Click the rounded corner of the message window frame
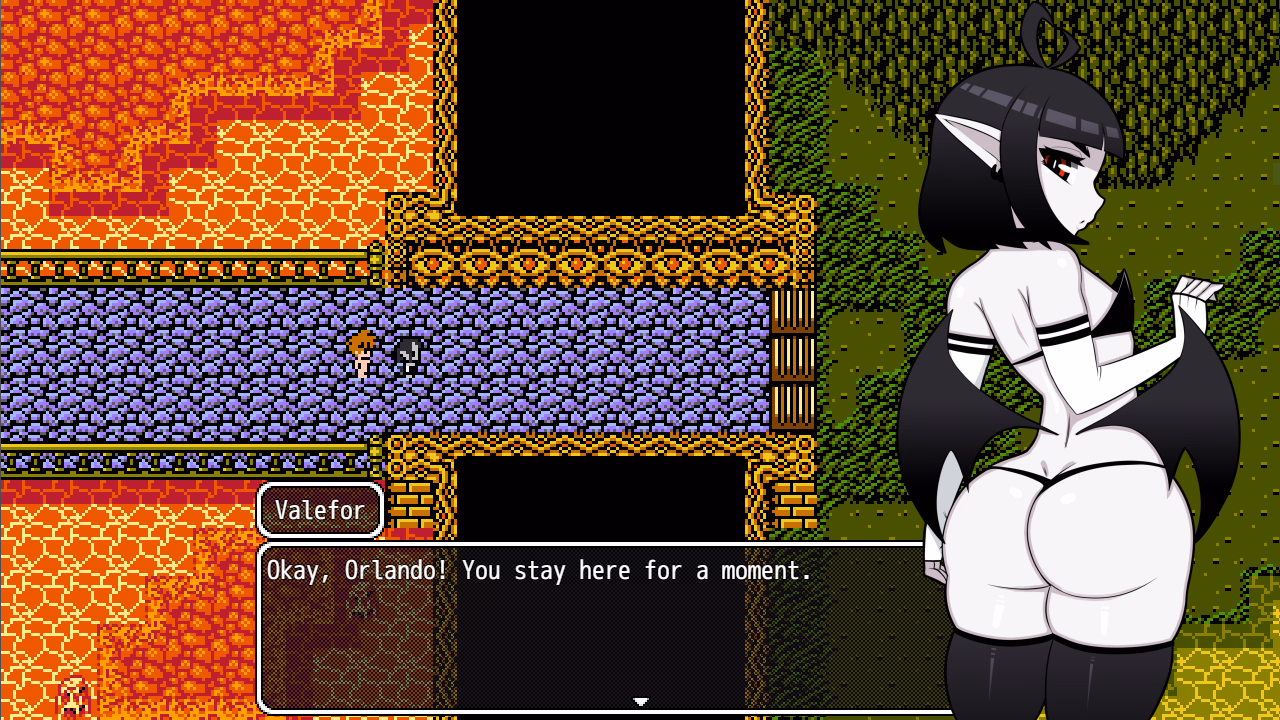Screen dimensions: 1280x720 click(266, 548)
